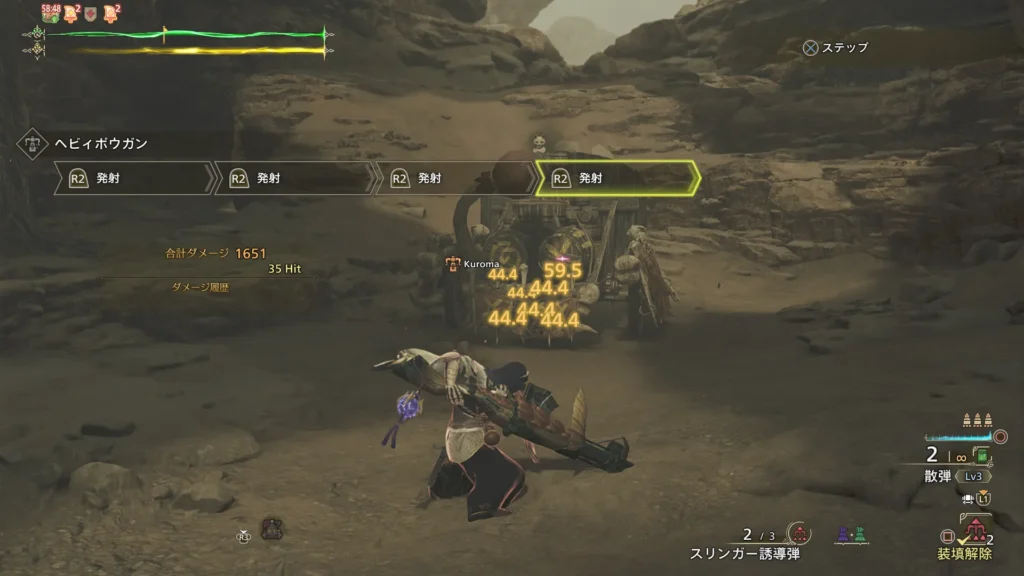This screenshot has width=1024, height=576.
Task: Click the ヘビィボウガン weapon icon
Action: click(x=31, y=143)
